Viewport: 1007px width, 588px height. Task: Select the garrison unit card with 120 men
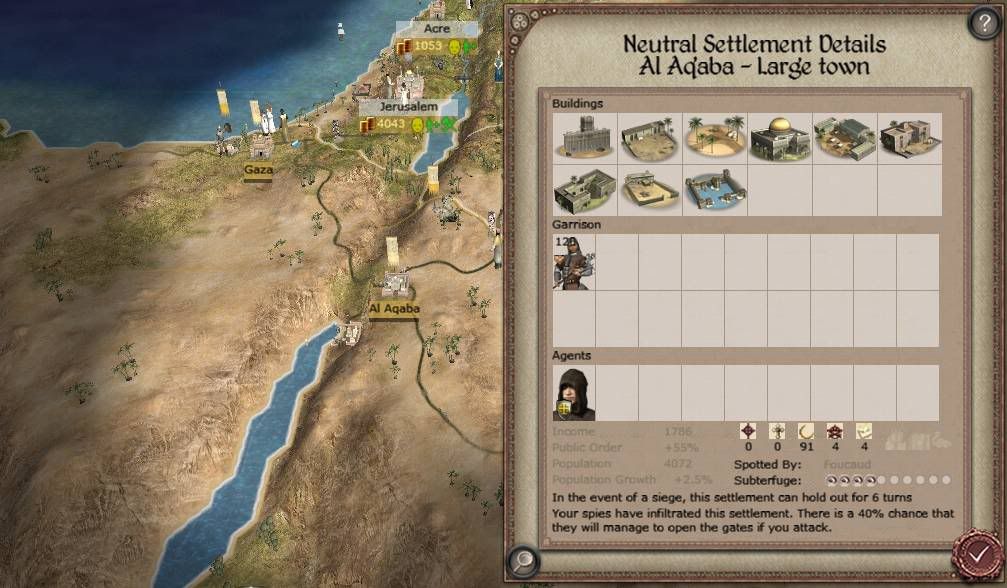(573, 263)
